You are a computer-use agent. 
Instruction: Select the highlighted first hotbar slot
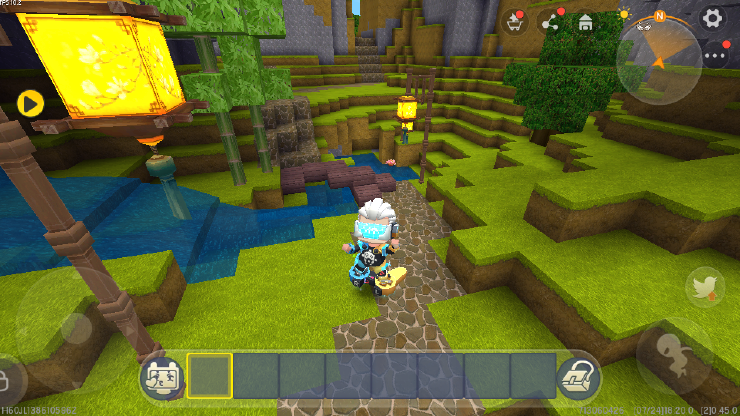pyautogui.click(x=209, y=376)
